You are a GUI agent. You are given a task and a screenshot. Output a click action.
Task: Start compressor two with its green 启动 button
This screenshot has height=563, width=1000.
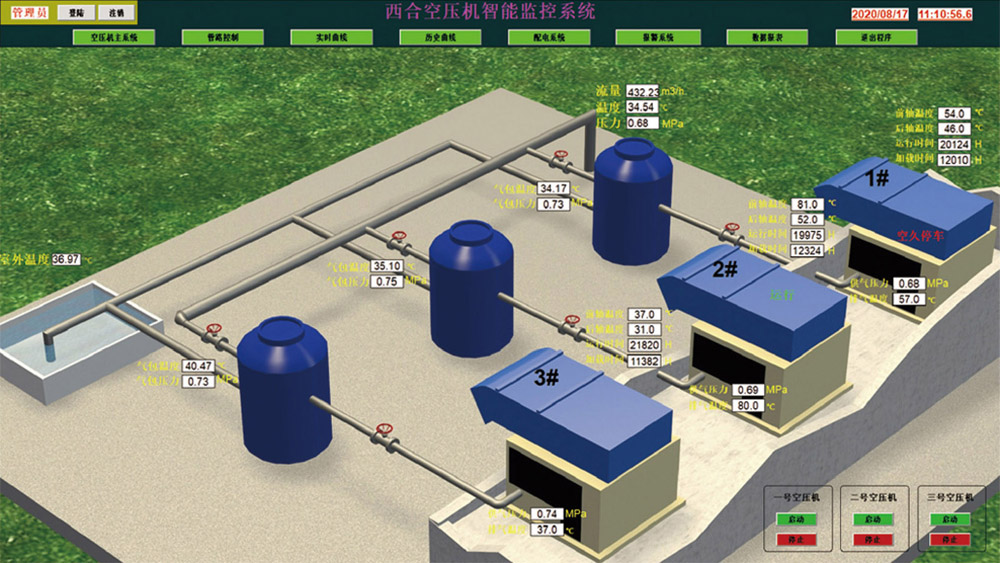873,520
